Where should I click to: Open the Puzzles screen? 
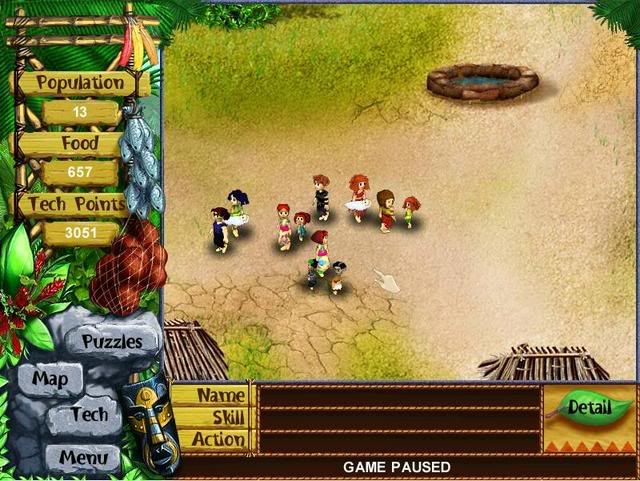tap(112, 341)
